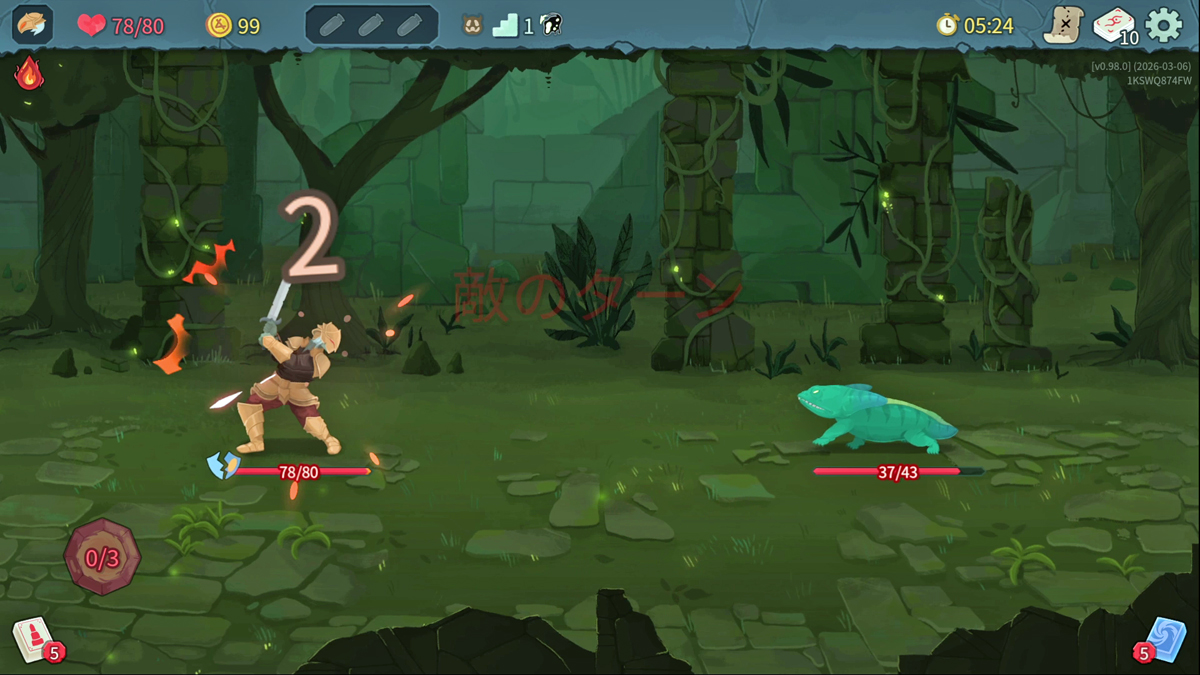The height and width of the screenshot is (675, 1200).
Task: Open the settings gear menu
Action: [1163, 25]
